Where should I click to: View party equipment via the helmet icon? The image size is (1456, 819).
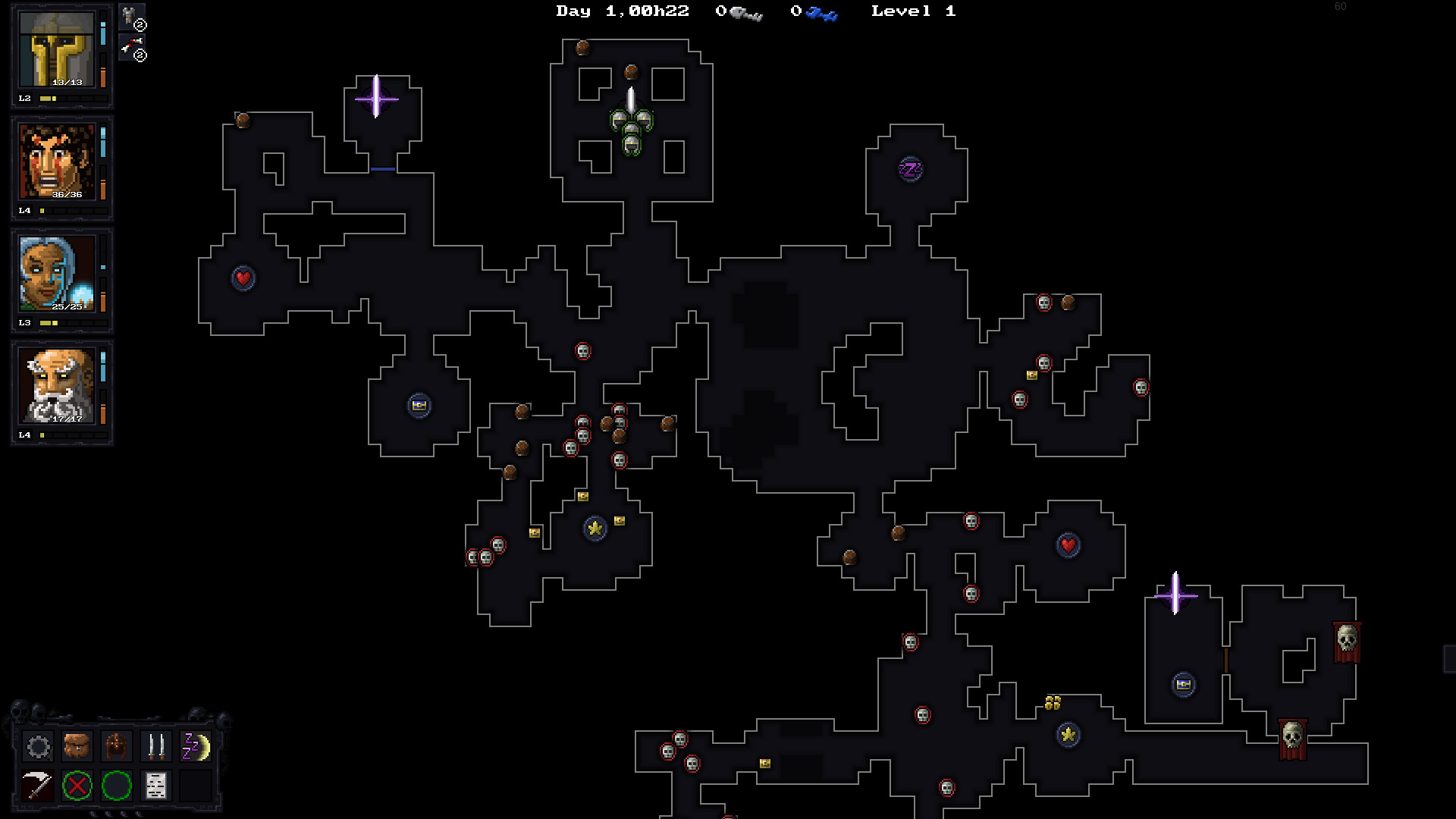[x=116, y=747]
